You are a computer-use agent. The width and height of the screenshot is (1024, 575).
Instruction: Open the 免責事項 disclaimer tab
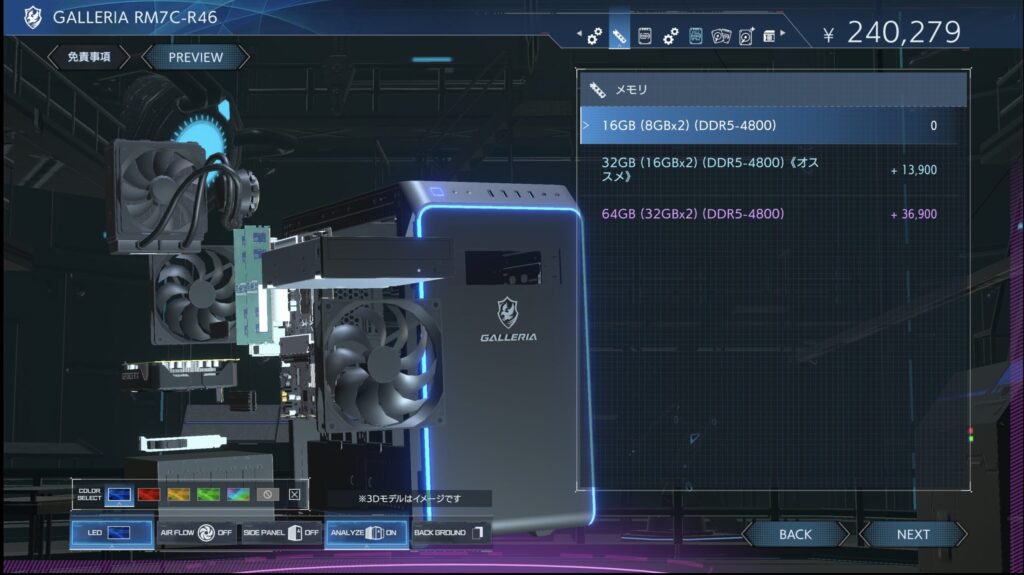[x=89, y=57]
